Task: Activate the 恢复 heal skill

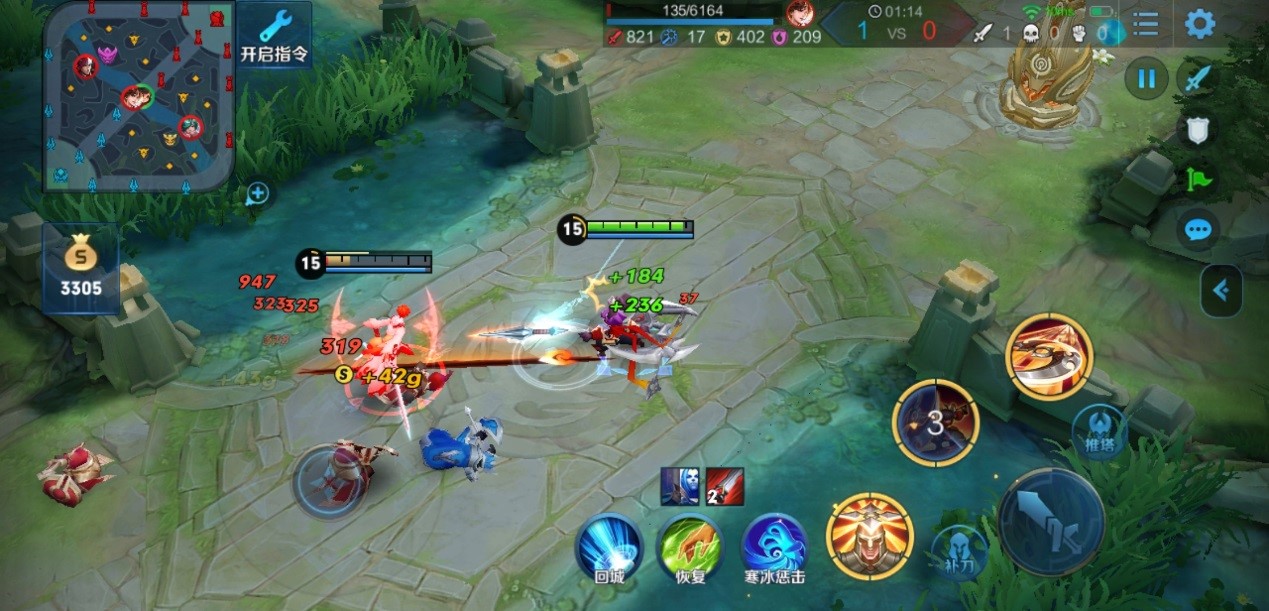Action: click(690, 546)
